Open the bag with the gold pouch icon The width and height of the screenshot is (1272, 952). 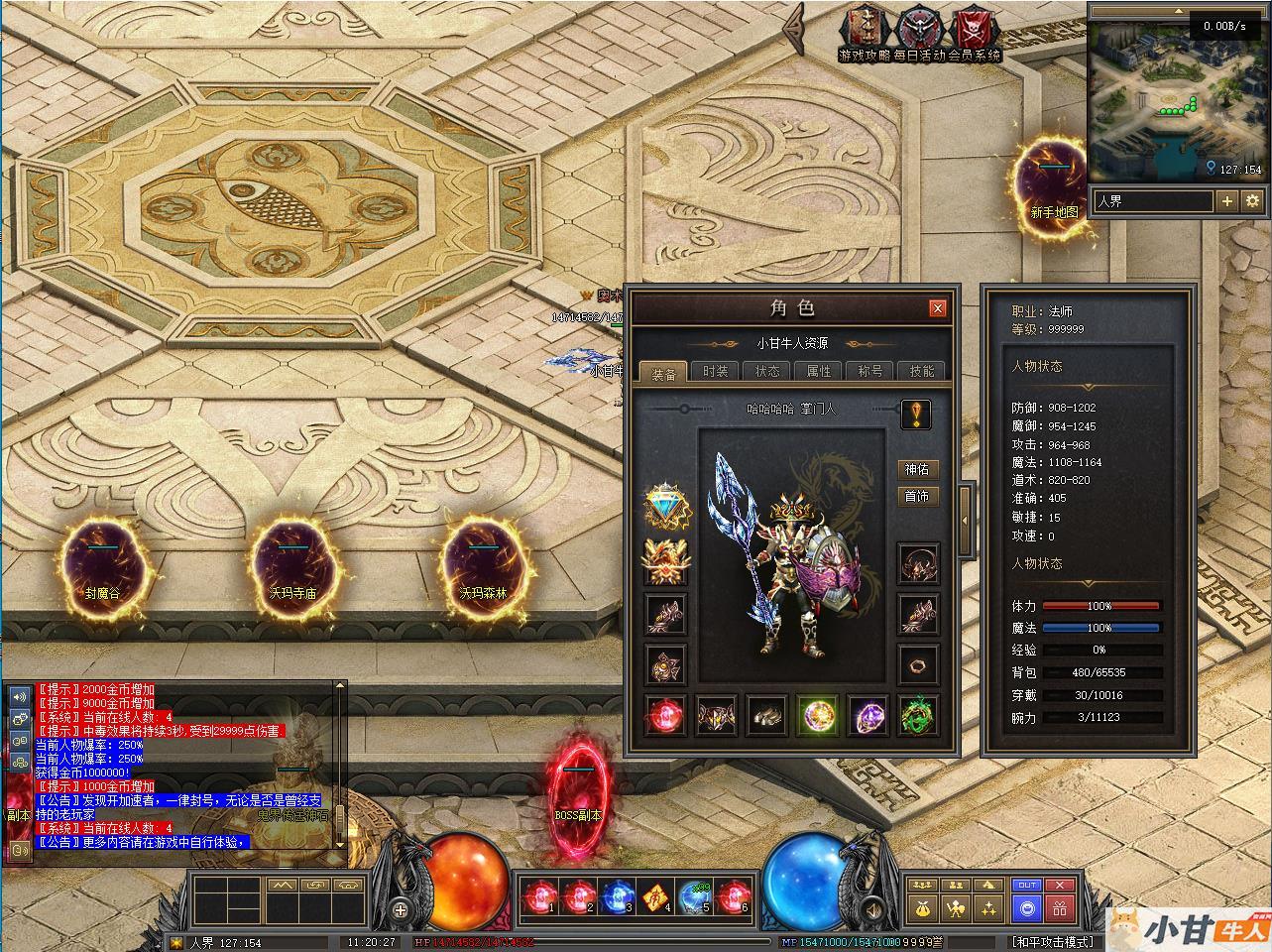pyautogui.click(x=923, y=906)
